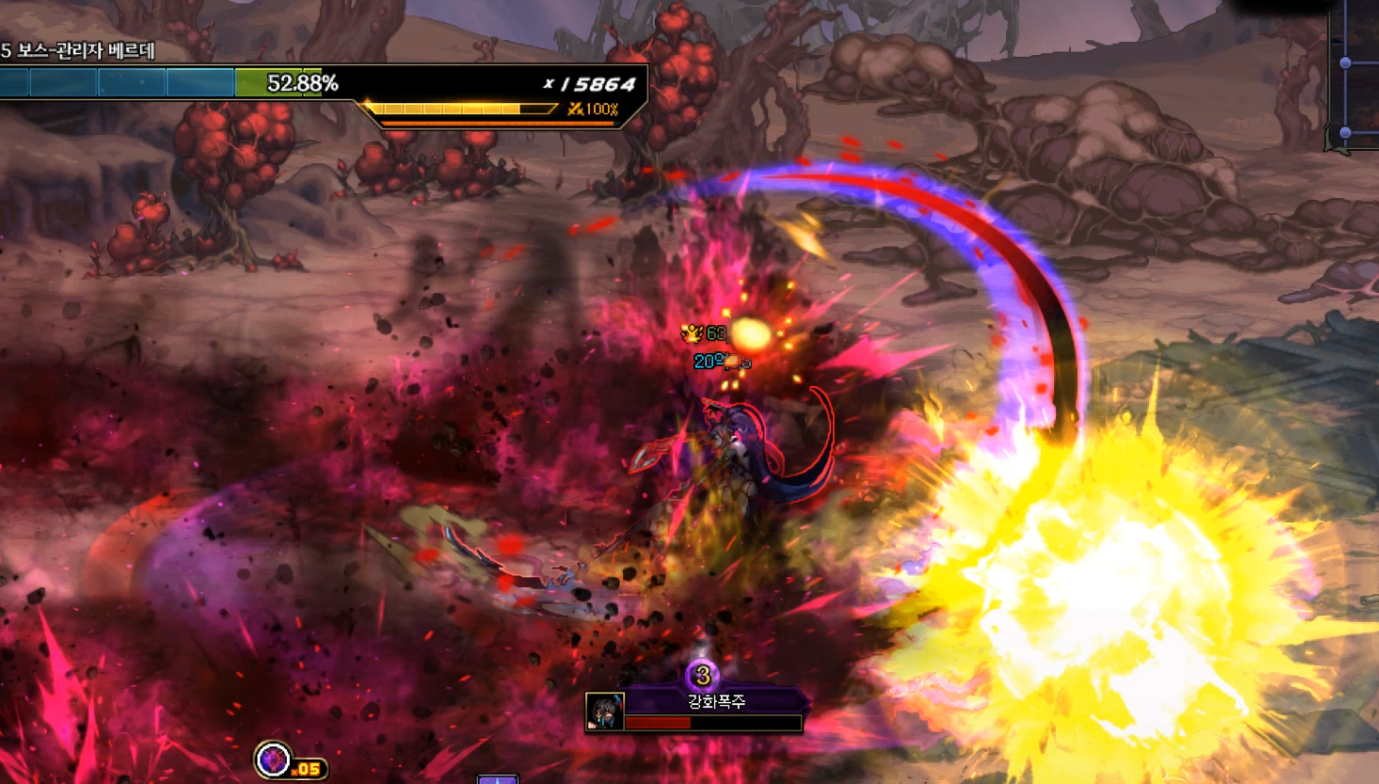Click the purple orb item icon

(271, 760)
